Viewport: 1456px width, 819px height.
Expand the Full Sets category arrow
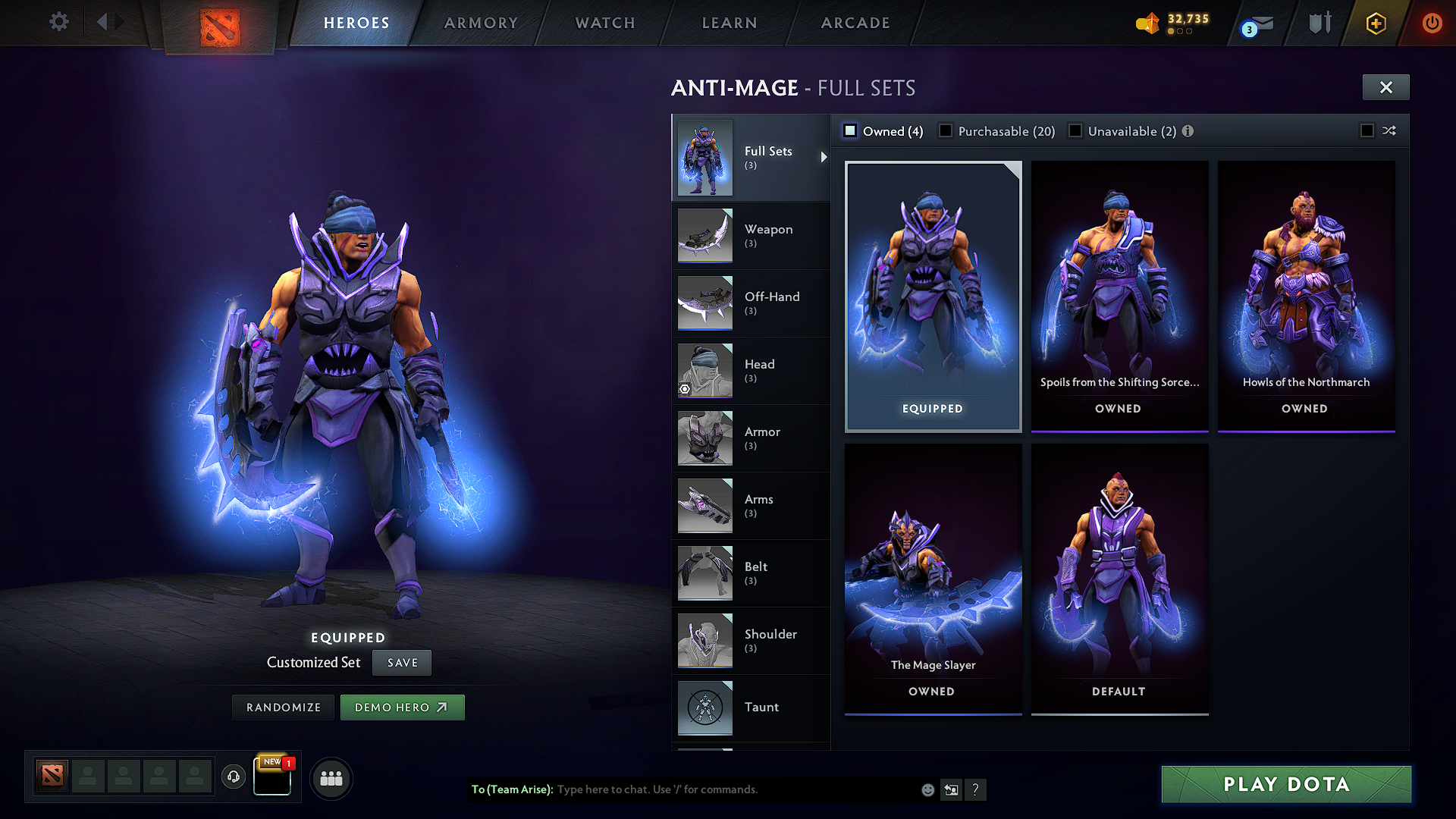coord(824,157)
